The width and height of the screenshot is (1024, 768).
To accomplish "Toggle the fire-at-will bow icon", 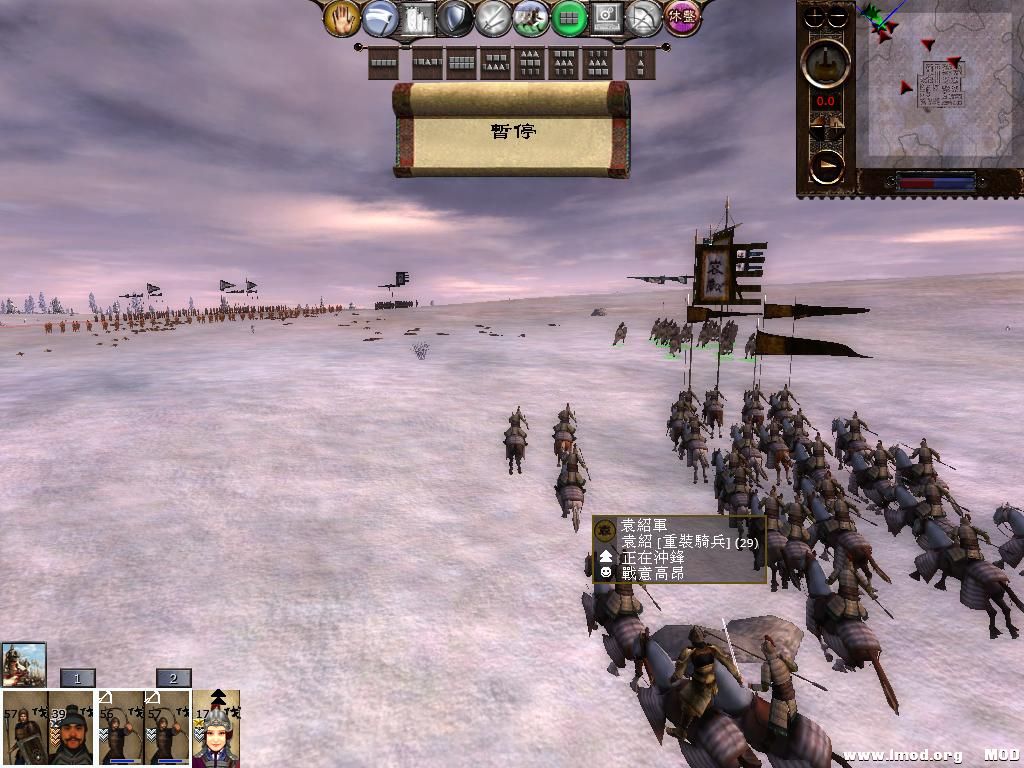I will (x=645, y=17).
